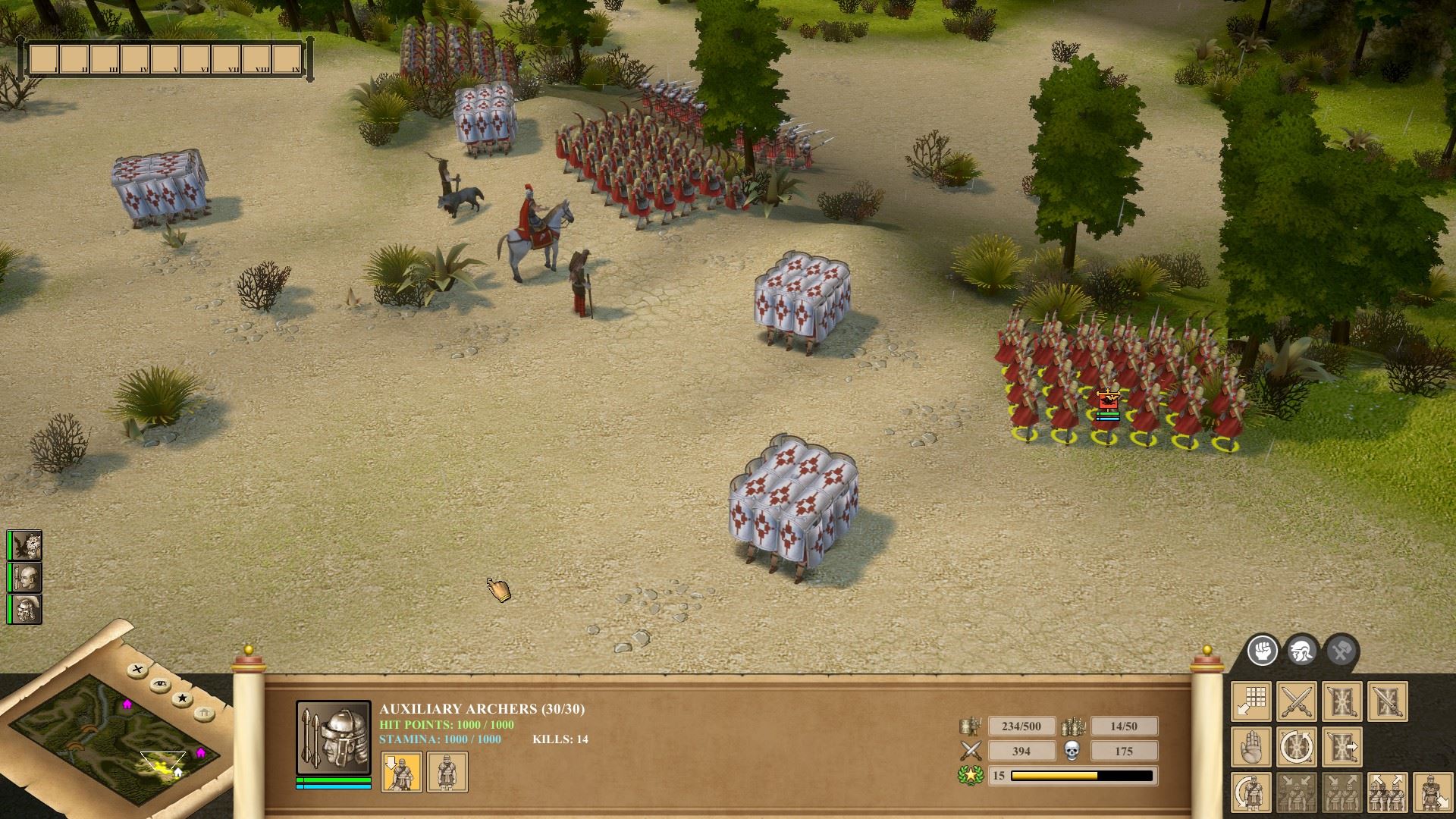The width and height of the screenshot is (1456, 819).
Task: Open the grid troop-deployment command
Action: [x=1251, y=701]
